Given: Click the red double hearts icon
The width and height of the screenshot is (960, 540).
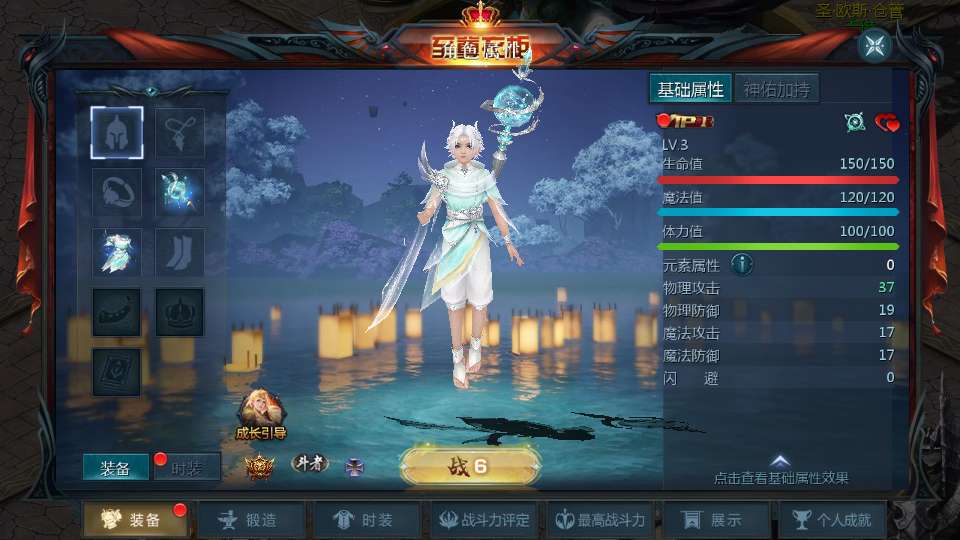Looking at the screenshot, I should click(887, 123).
